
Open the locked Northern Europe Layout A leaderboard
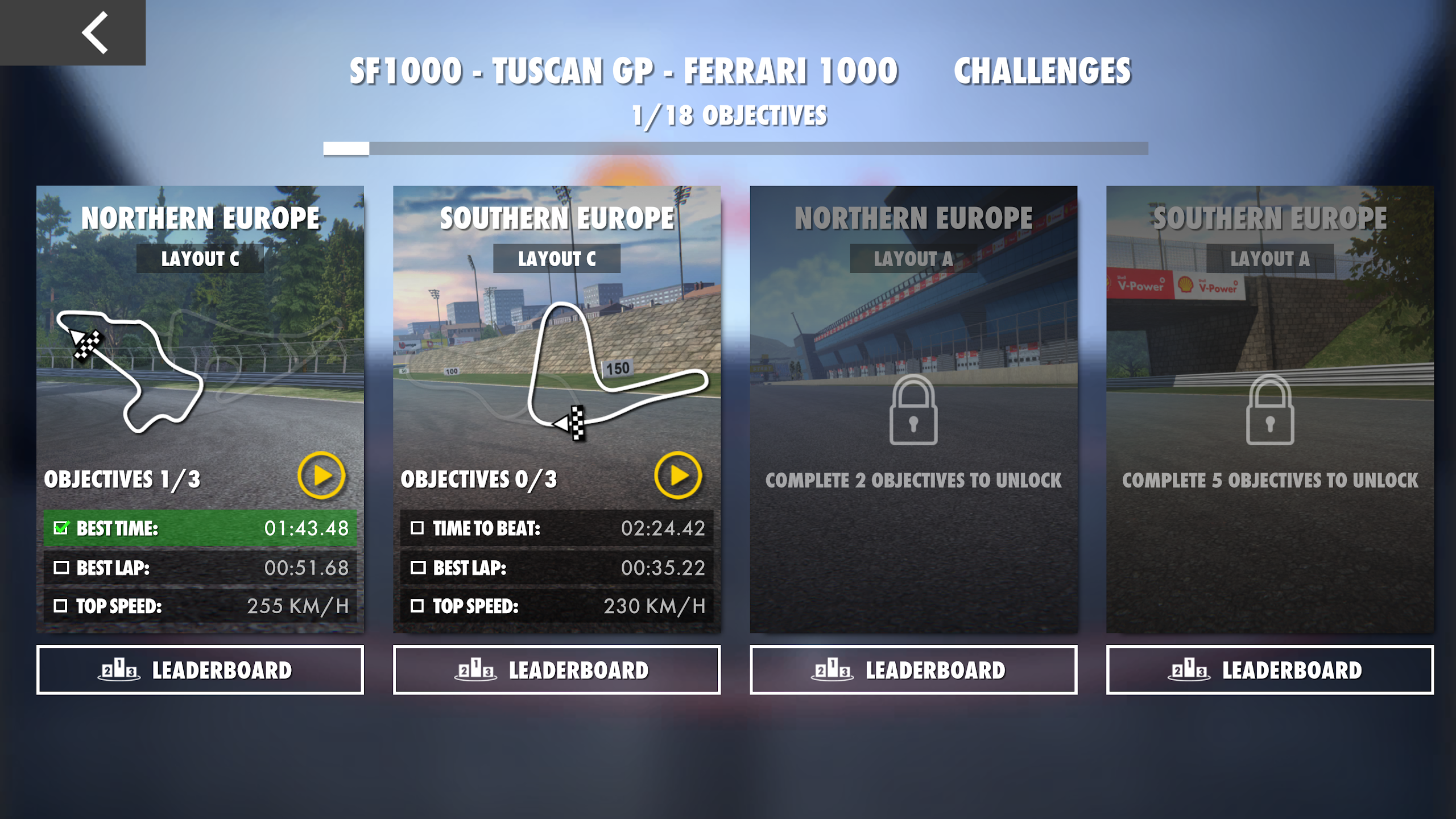tap(913, 670)
